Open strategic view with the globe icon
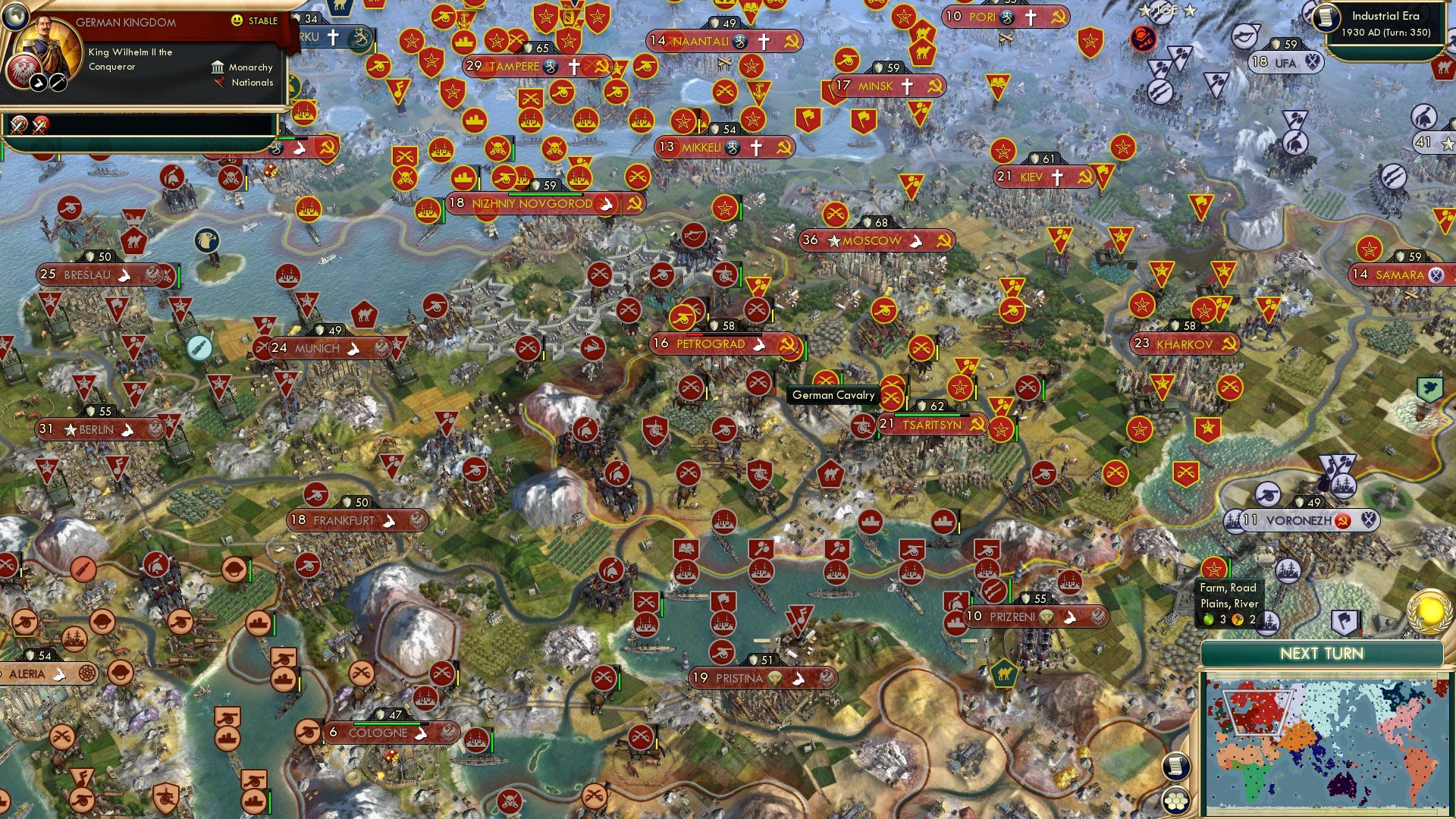The height and width of the screenshot is (819, 1456). point(15,16)
